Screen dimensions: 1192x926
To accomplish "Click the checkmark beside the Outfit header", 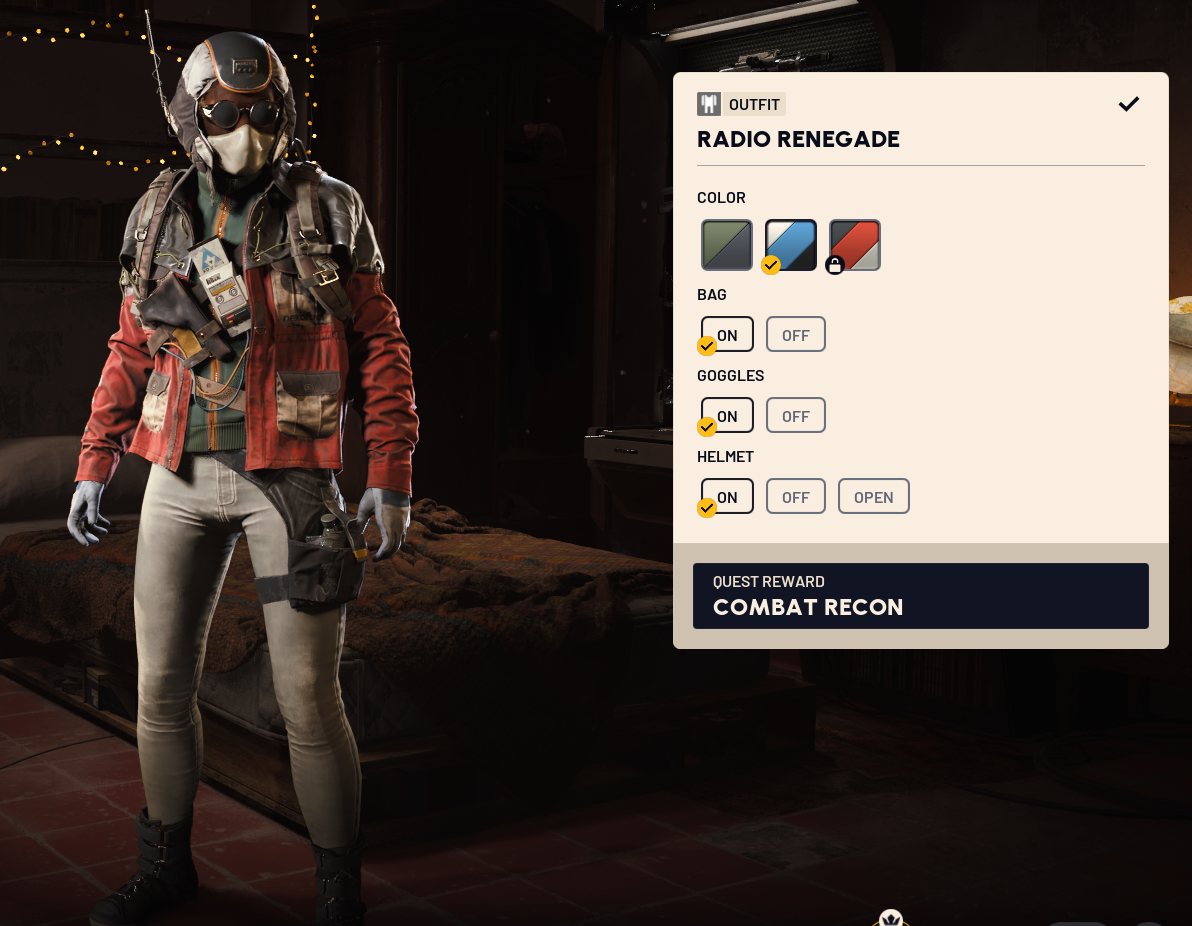I will pyautogui.click(x=1129, y=104).
